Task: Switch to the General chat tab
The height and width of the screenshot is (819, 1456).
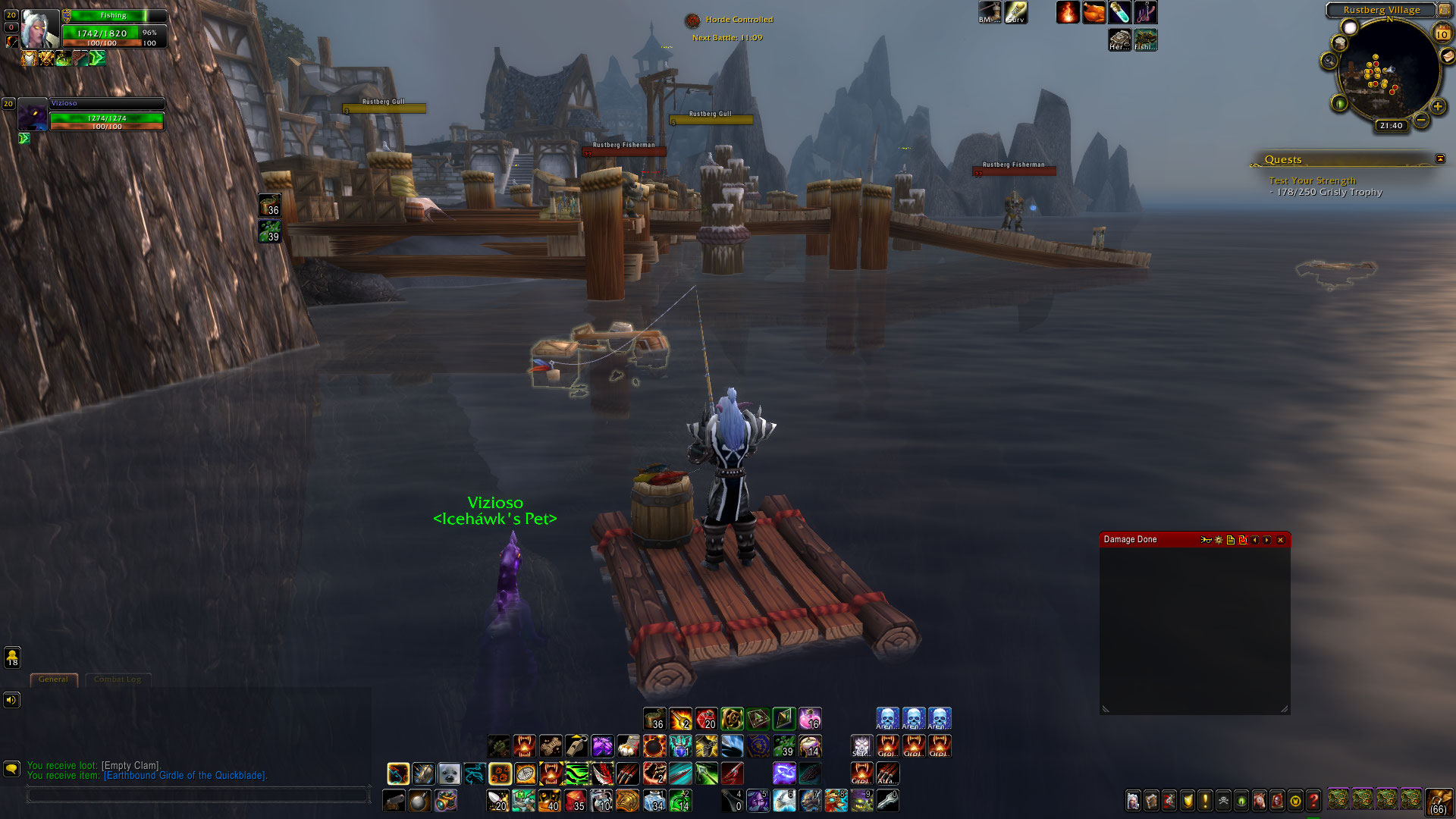Action: pos(53,679)
